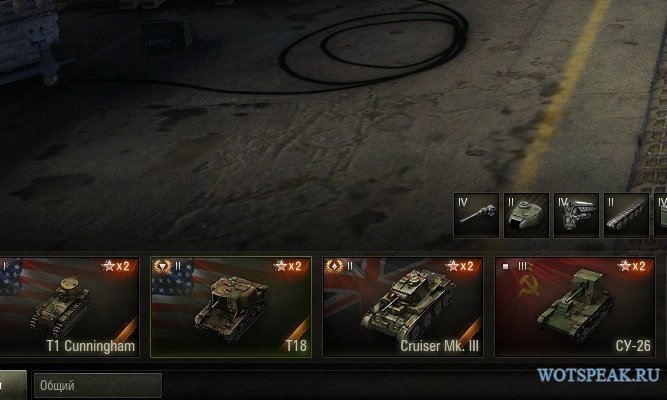Select the T1 Cunningham tank card

68,307
